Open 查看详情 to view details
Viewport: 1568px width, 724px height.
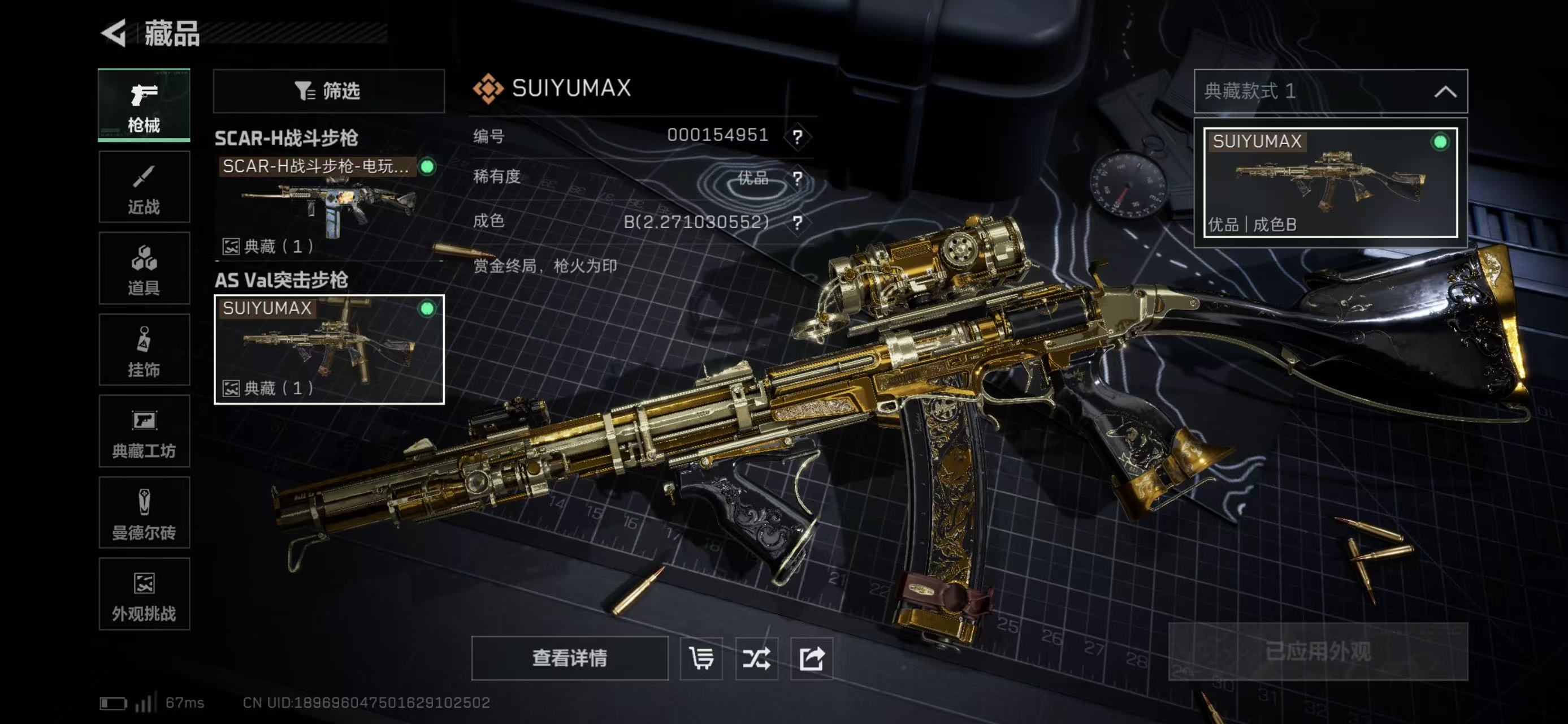[x=569, y=658]
